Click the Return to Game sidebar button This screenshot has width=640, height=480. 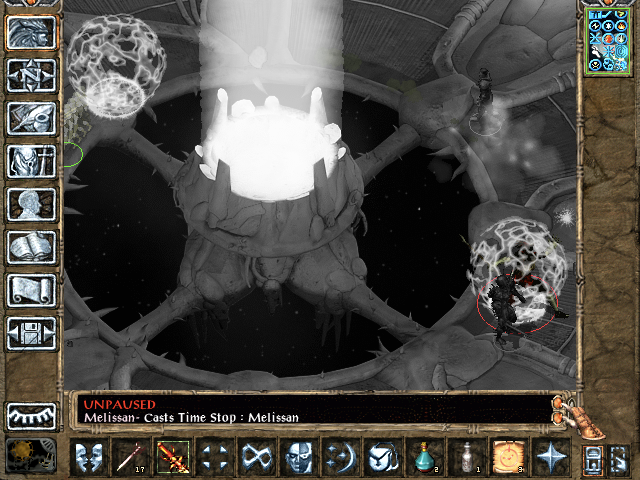[x=31, y=33]
